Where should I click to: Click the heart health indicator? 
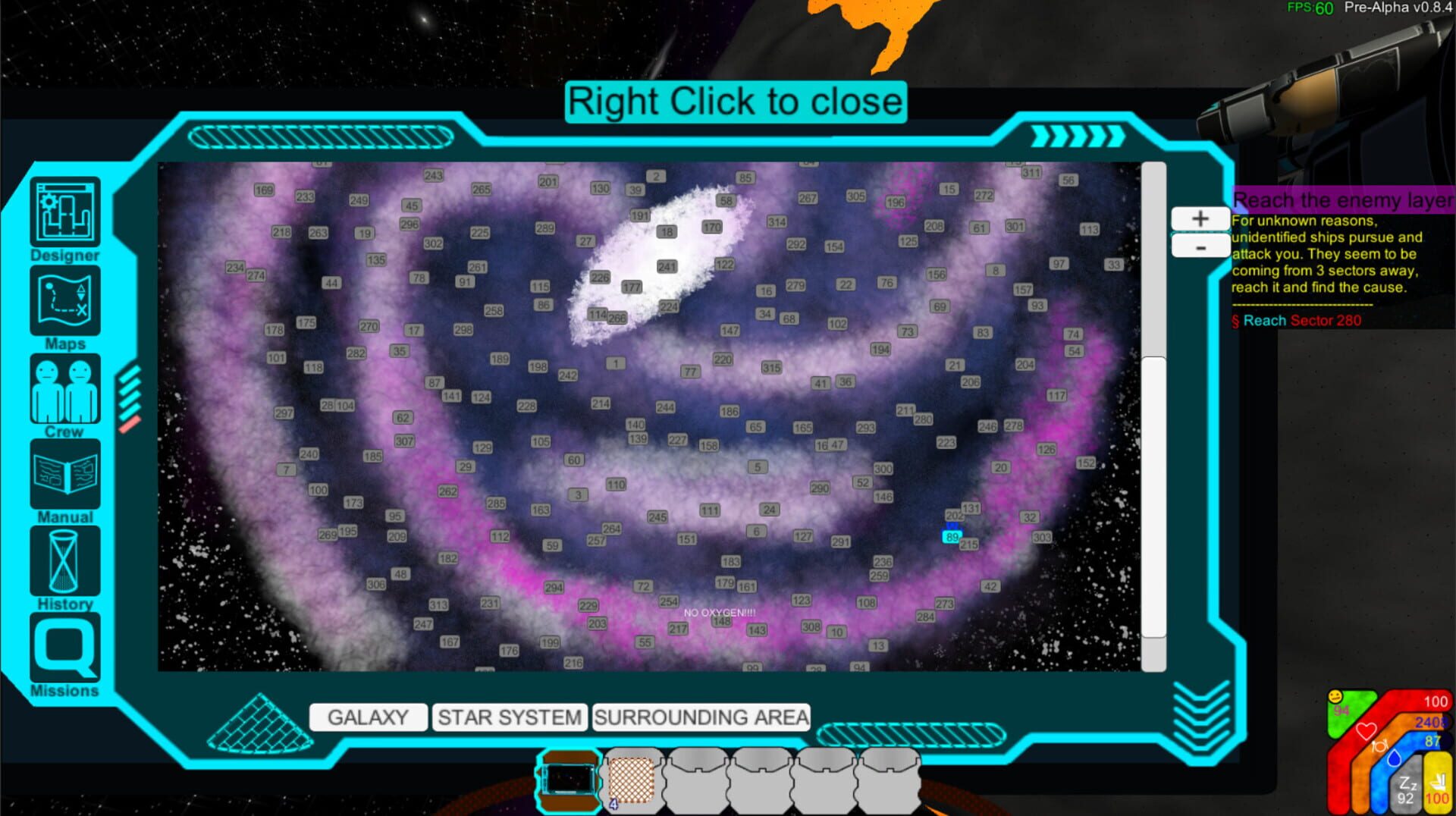click(1365, 731)
